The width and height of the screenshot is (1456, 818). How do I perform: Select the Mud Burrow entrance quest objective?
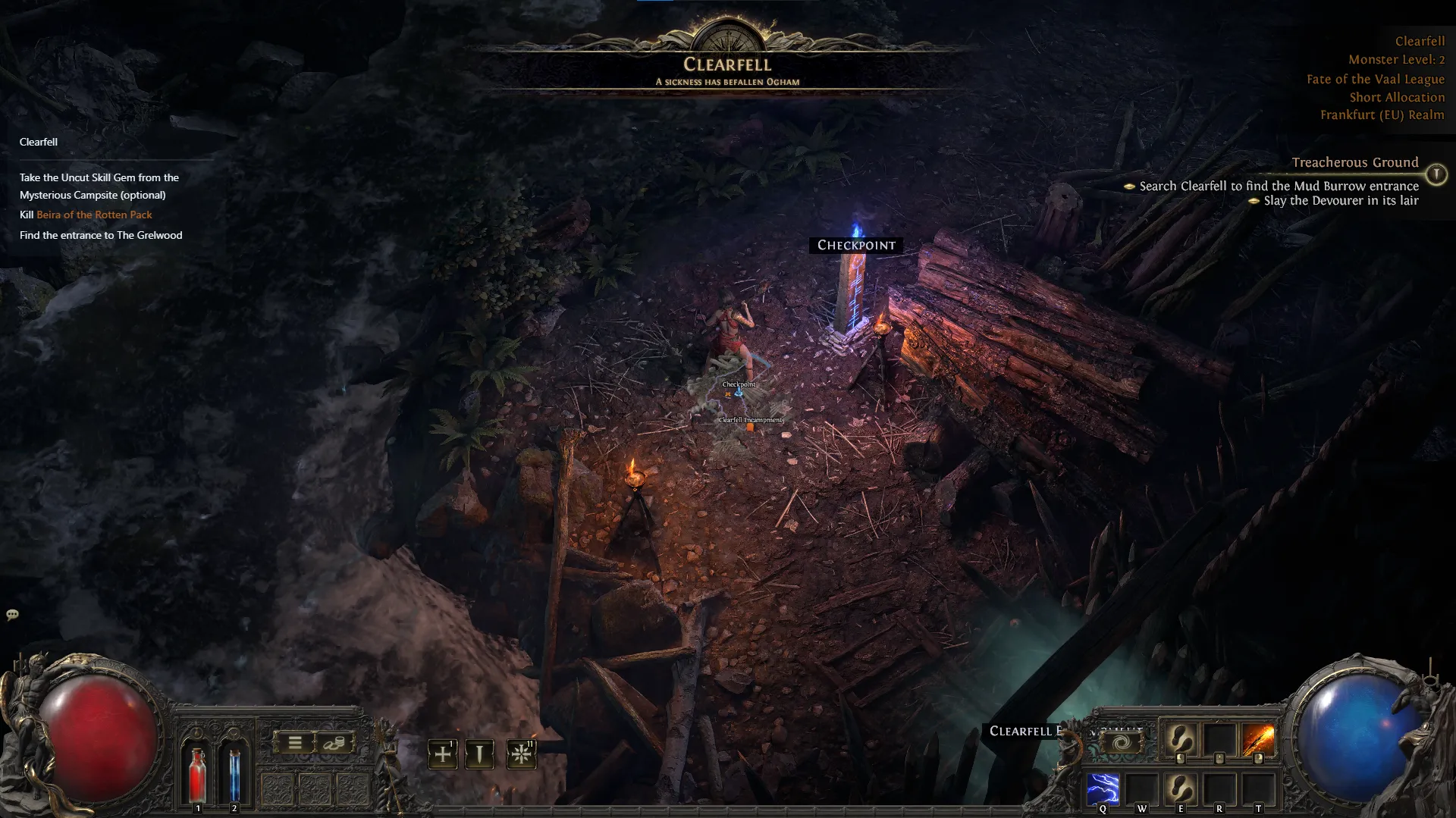coord(1274,186)
